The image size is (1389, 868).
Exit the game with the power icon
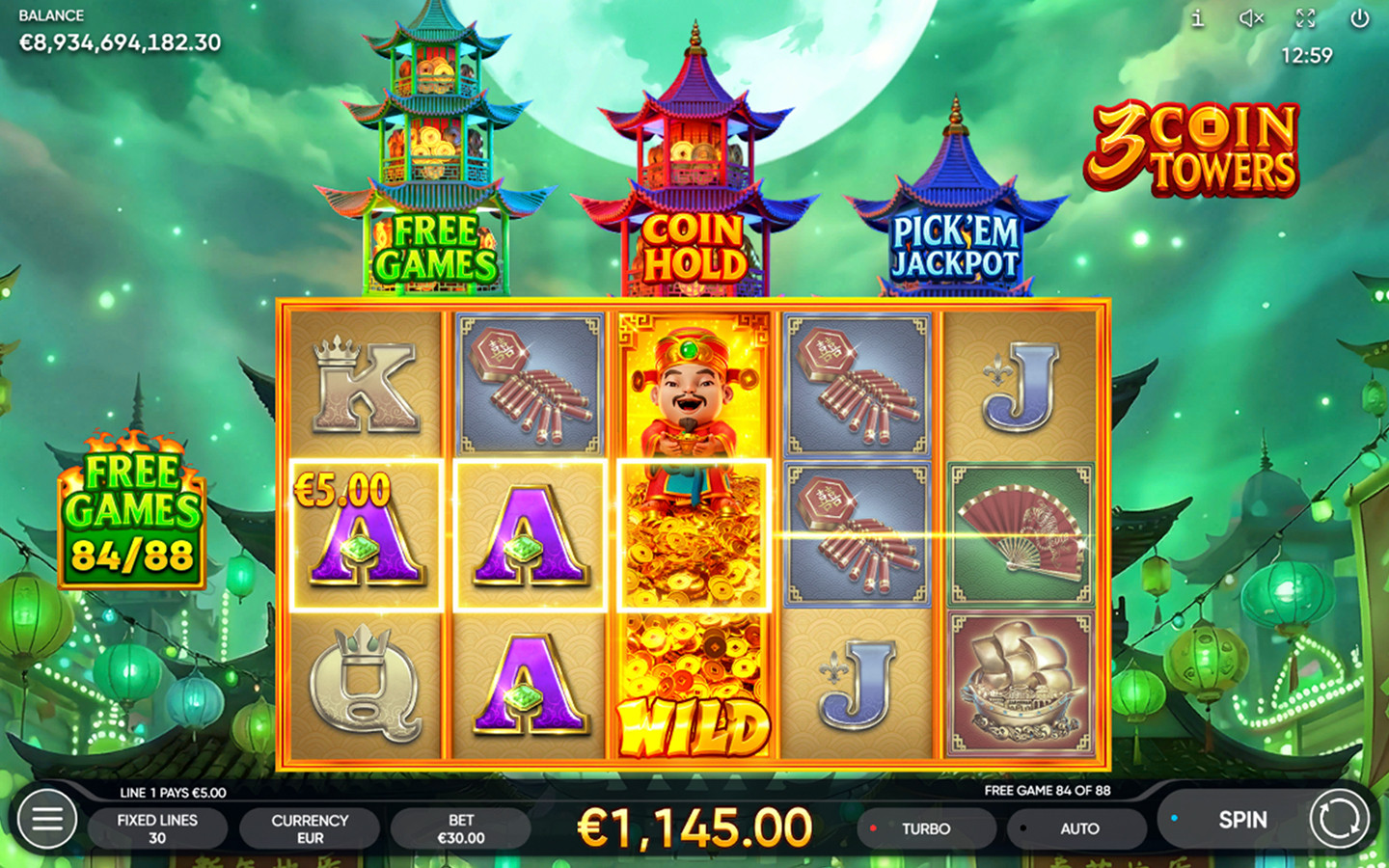[1360, 17]
